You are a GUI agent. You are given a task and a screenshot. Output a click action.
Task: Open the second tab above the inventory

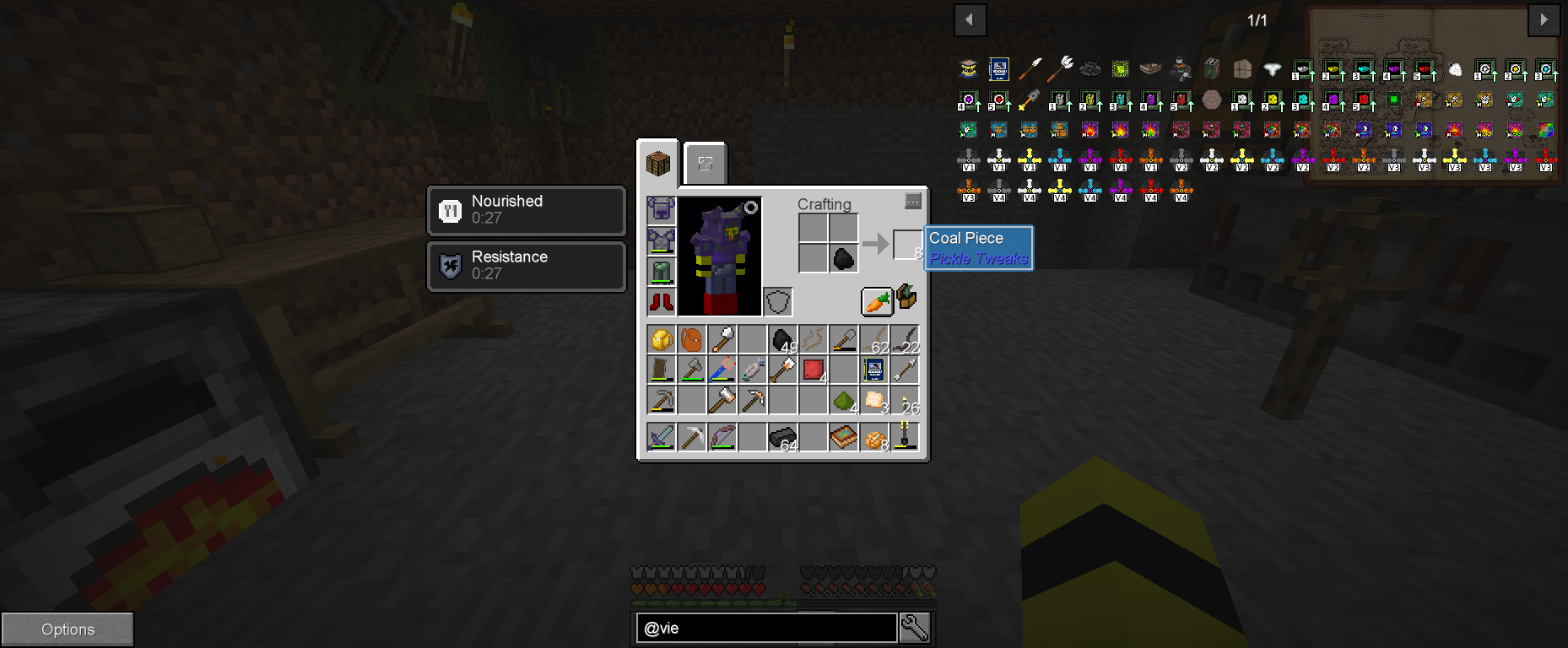point(706,165)
